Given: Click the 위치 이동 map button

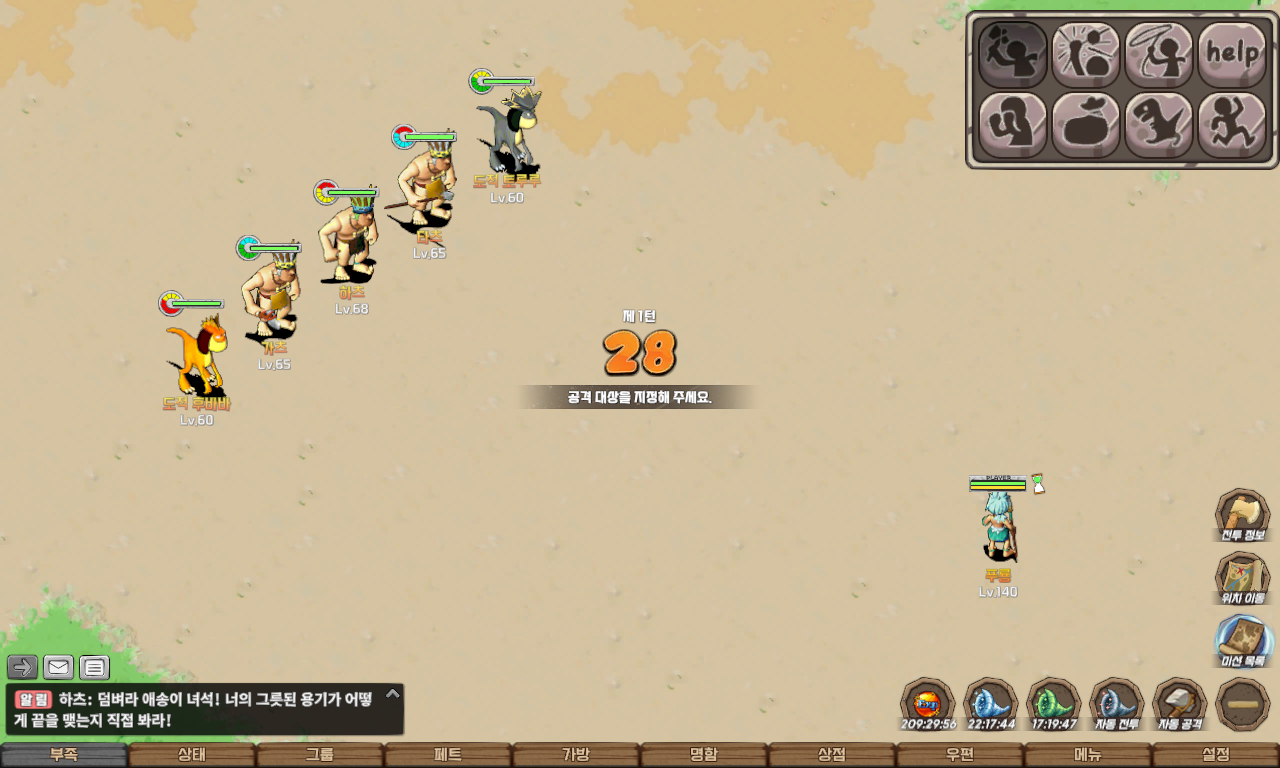Looking at the screenshot, I should point(1242,579).
